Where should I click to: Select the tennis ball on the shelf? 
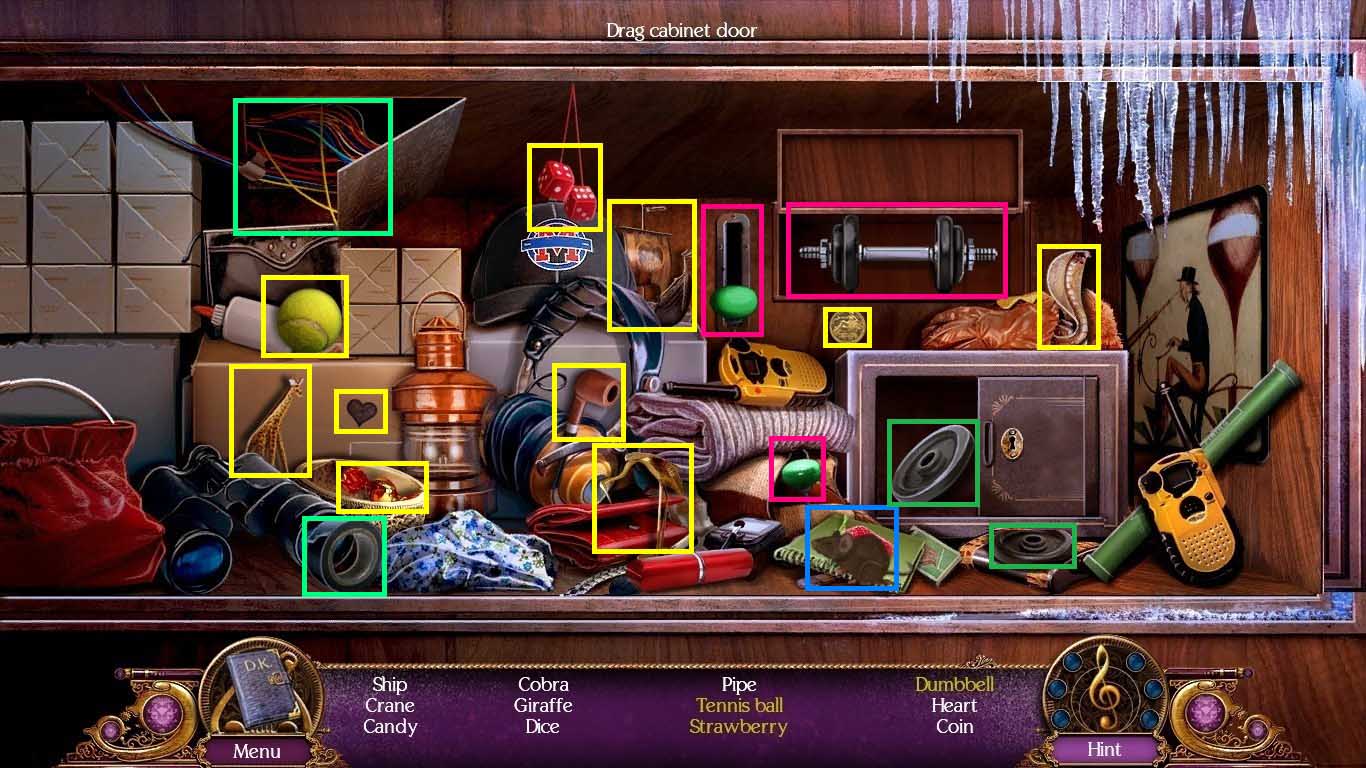click(303, 315)
